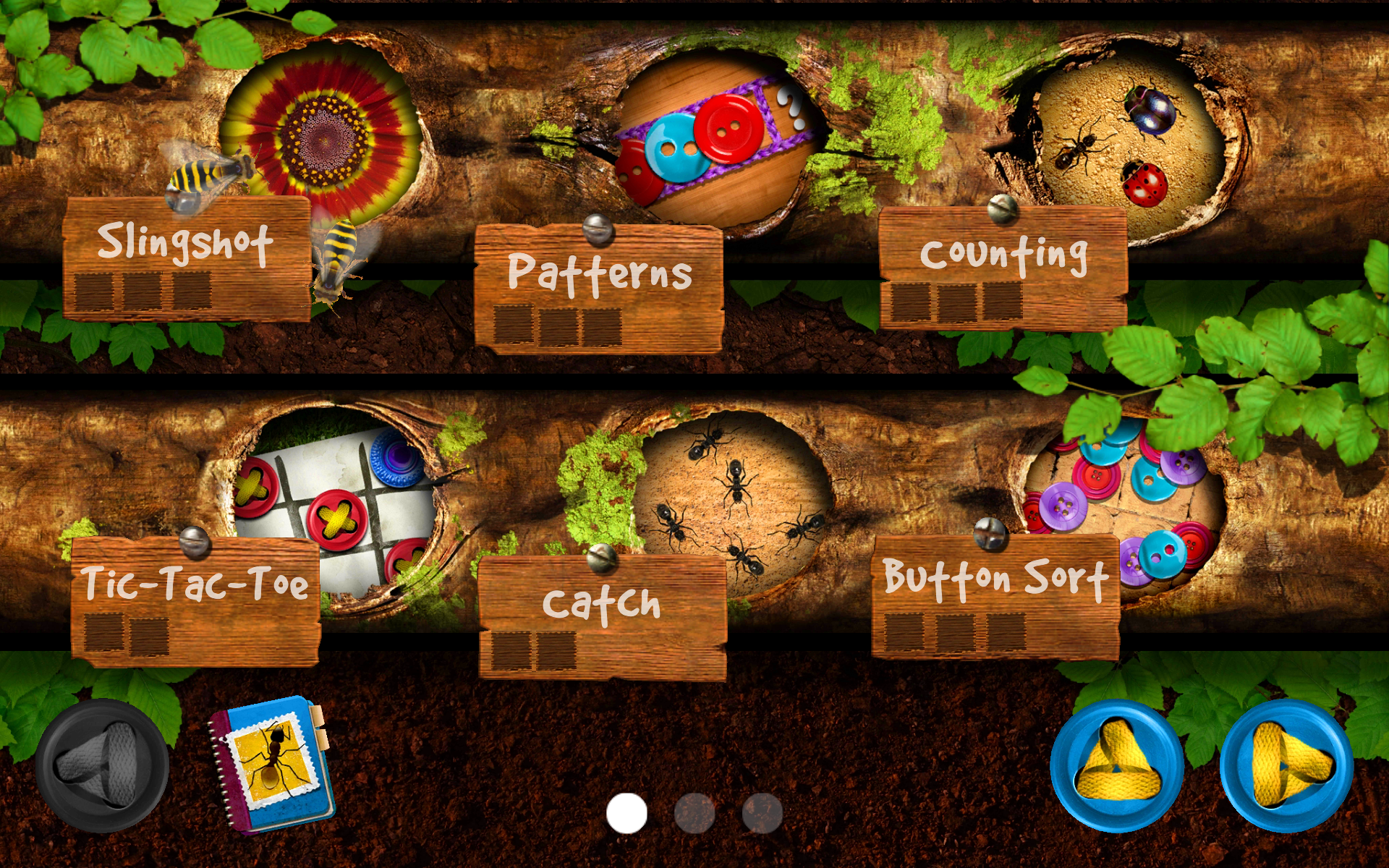Start the Counting game
The width and height of the screenshot is (1389, 868).
[1006, 253]
